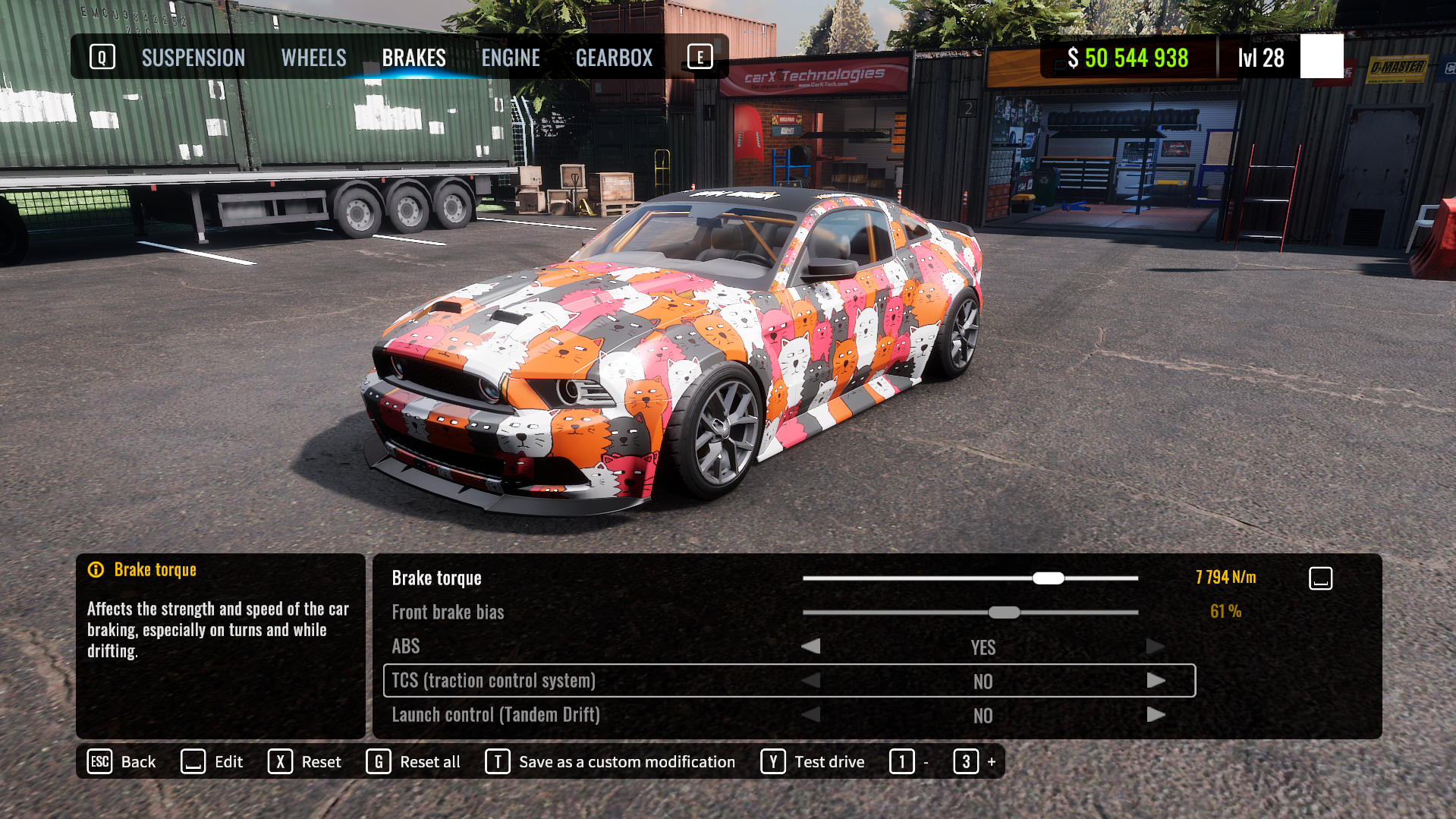
Task: Open the Wheels tuning tab
Action: click(313, 58)
